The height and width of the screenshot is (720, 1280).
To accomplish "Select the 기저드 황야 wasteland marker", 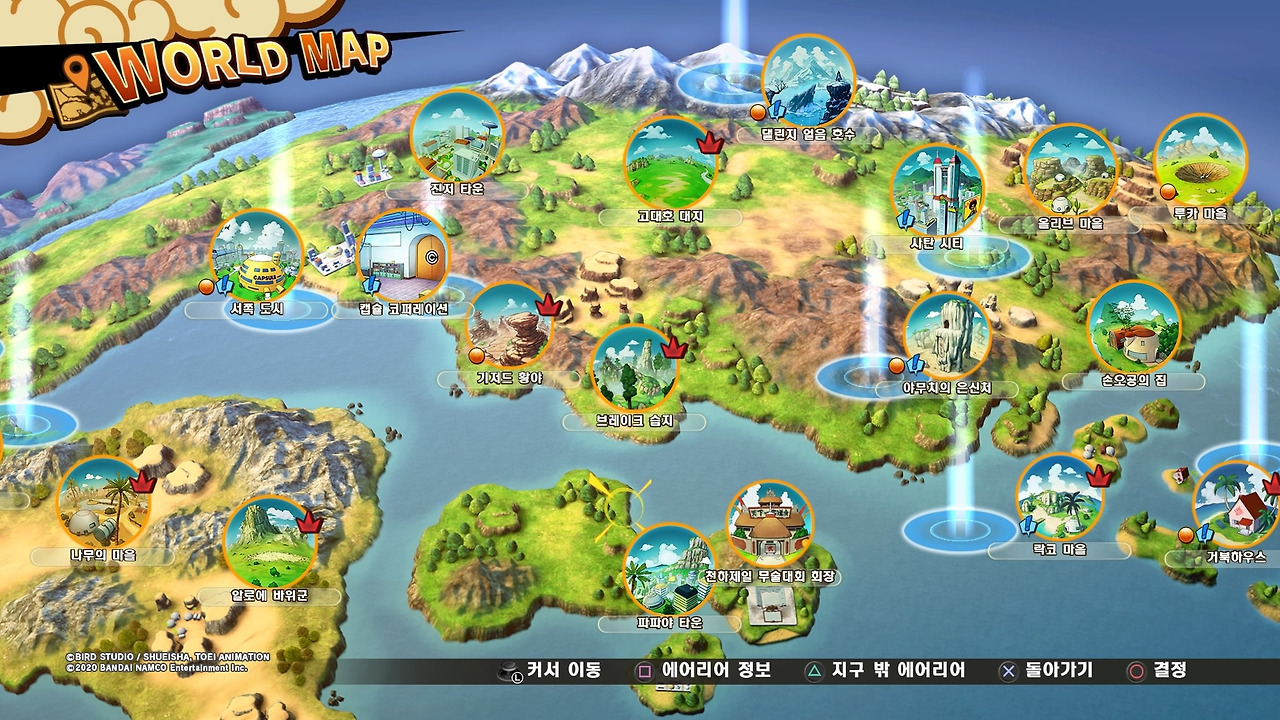I will tap(510, 327).
